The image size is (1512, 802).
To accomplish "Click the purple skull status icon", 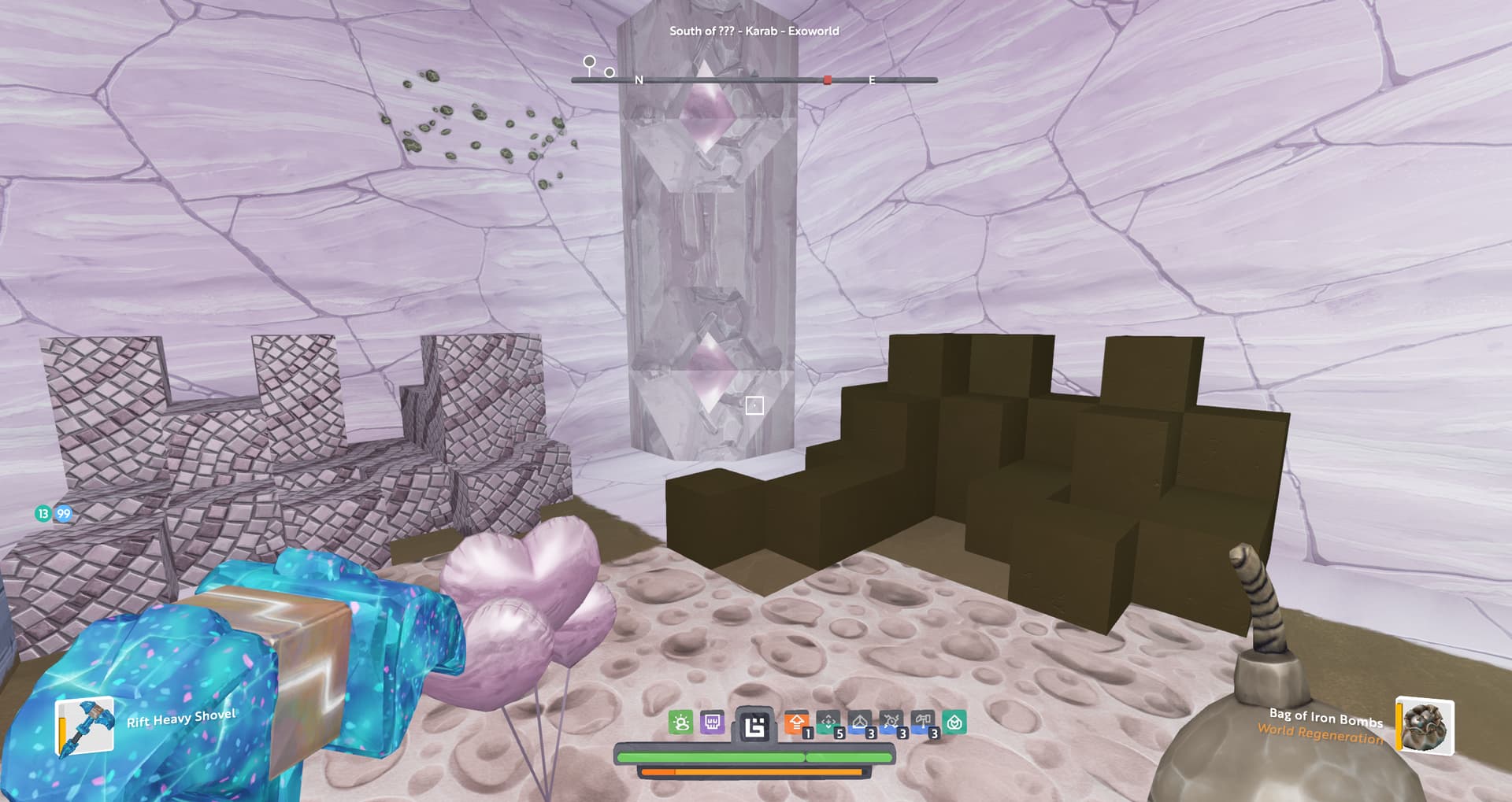I will coord(712,723).
